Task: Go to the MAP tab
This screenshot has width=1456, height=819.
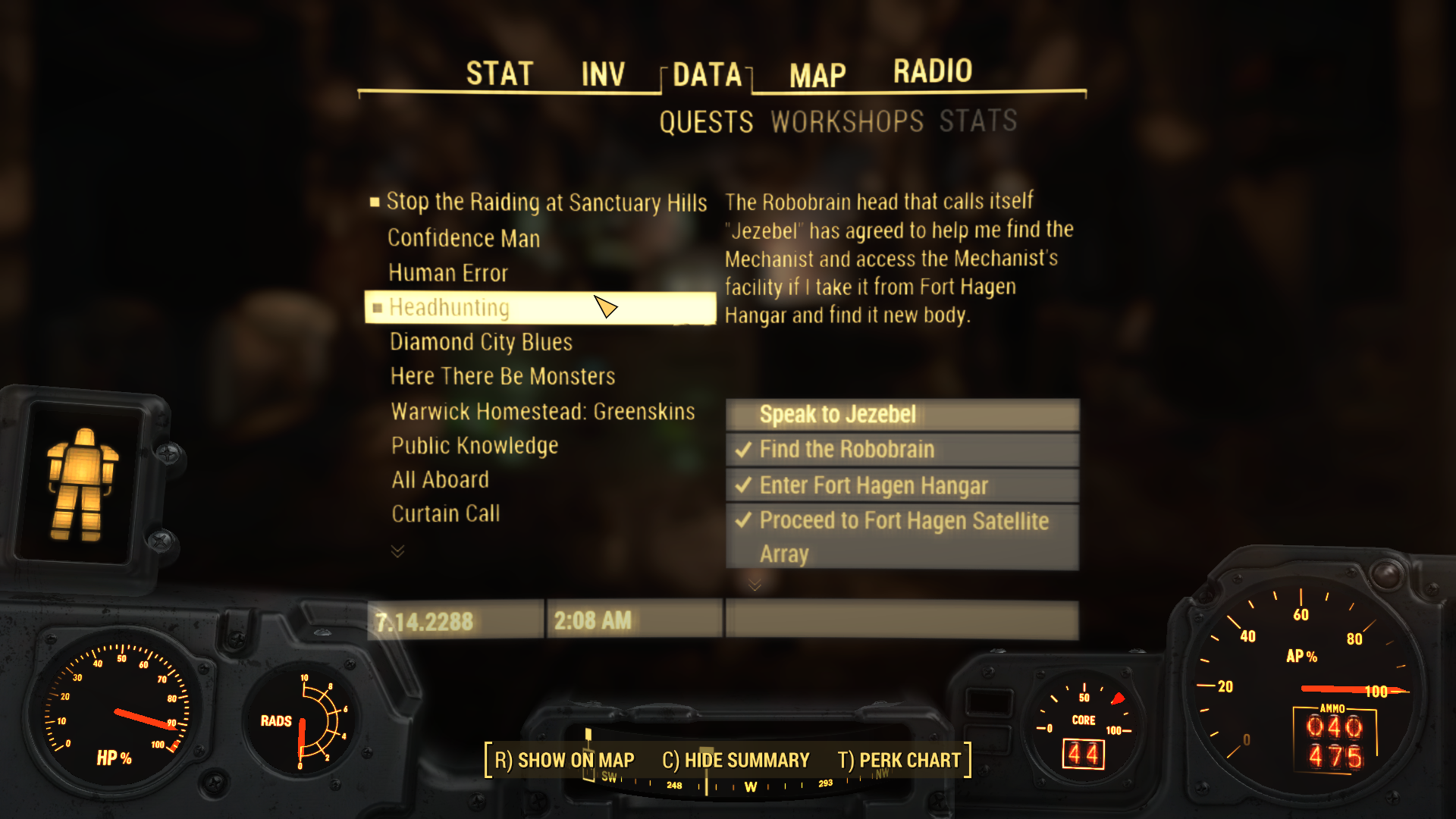Action: (x=817, y=75)
